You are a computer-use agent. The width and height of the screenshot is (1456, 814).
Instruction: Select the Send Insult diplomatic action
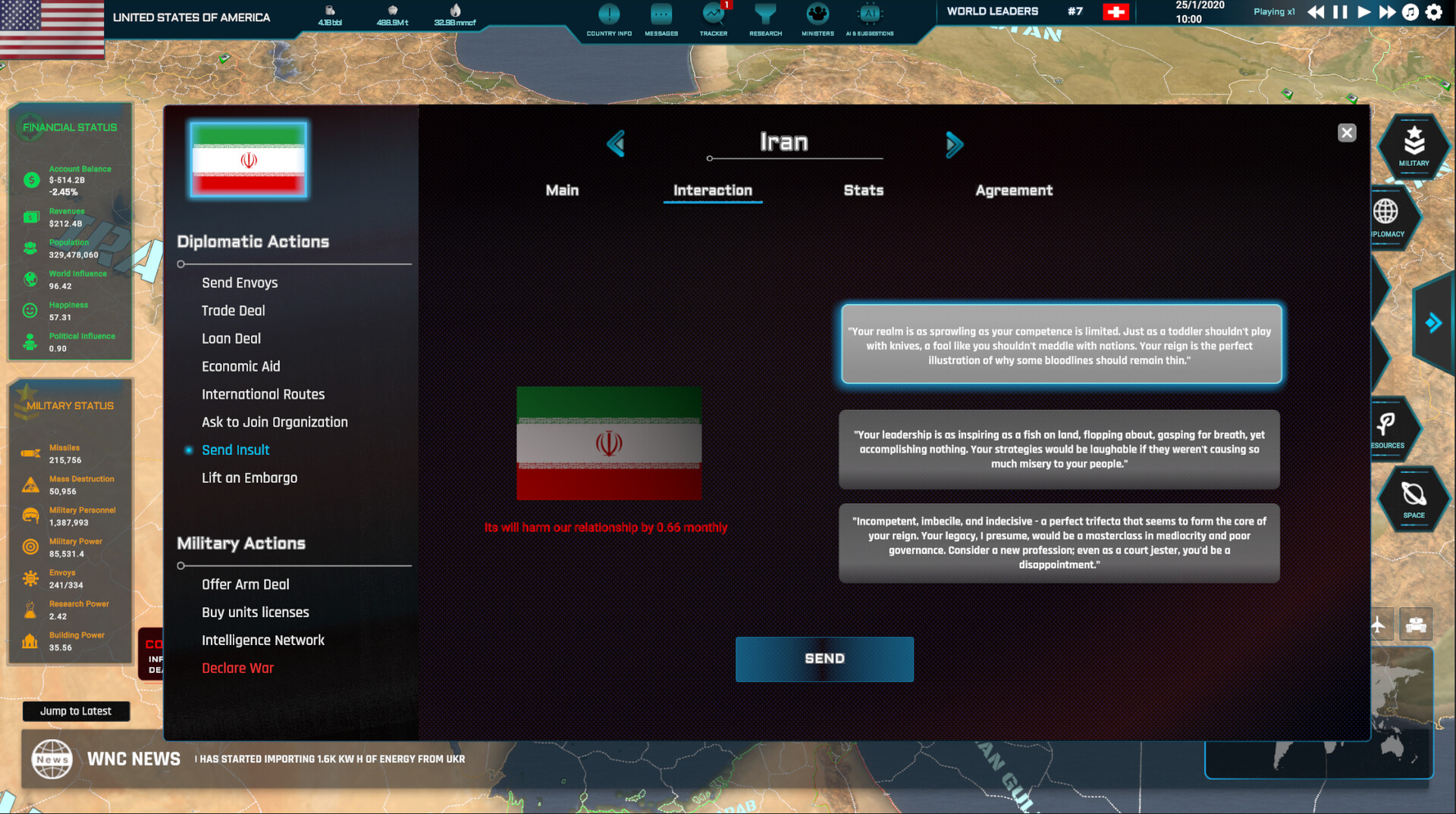click(x=235, y=449)
